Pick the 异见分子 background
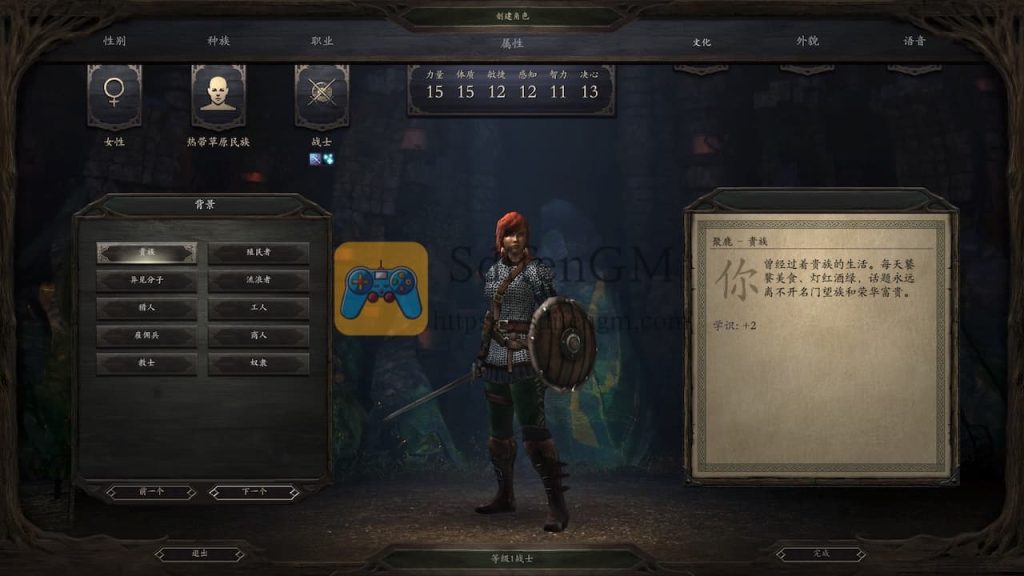The width and height of the screenshot is (1024, 576). point(147,280)
